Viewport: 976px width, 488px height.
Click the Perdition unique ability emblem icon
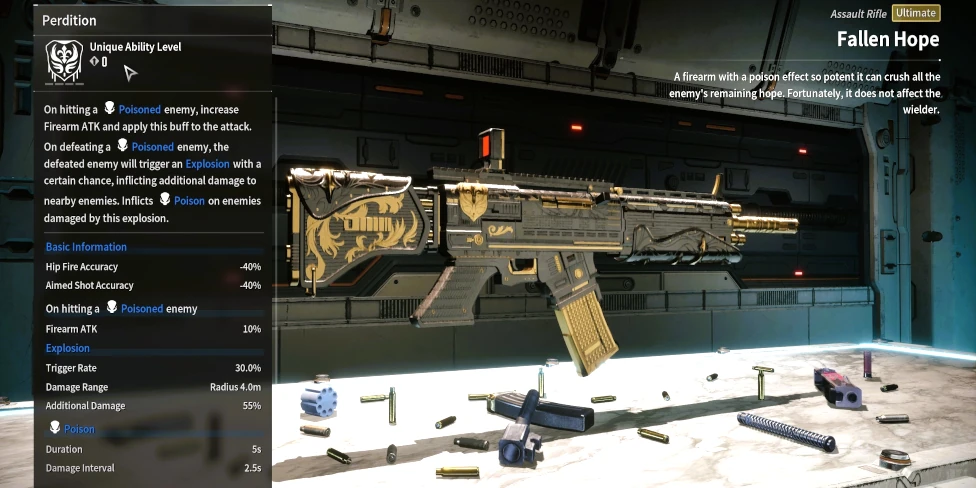[x=64, y=61]
